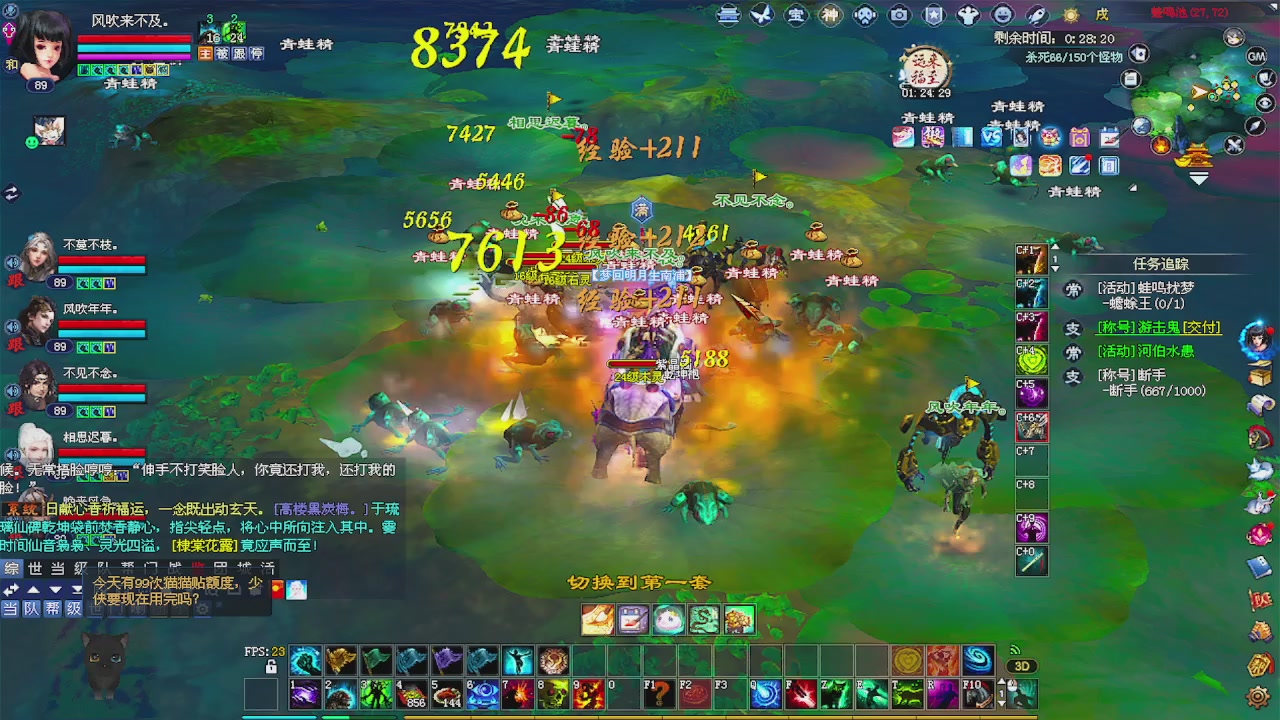Viewport: 1280px width, 720px height.
Task: Toggle the lock icon beside the FPS counter
Action: (x=271, y=667)
